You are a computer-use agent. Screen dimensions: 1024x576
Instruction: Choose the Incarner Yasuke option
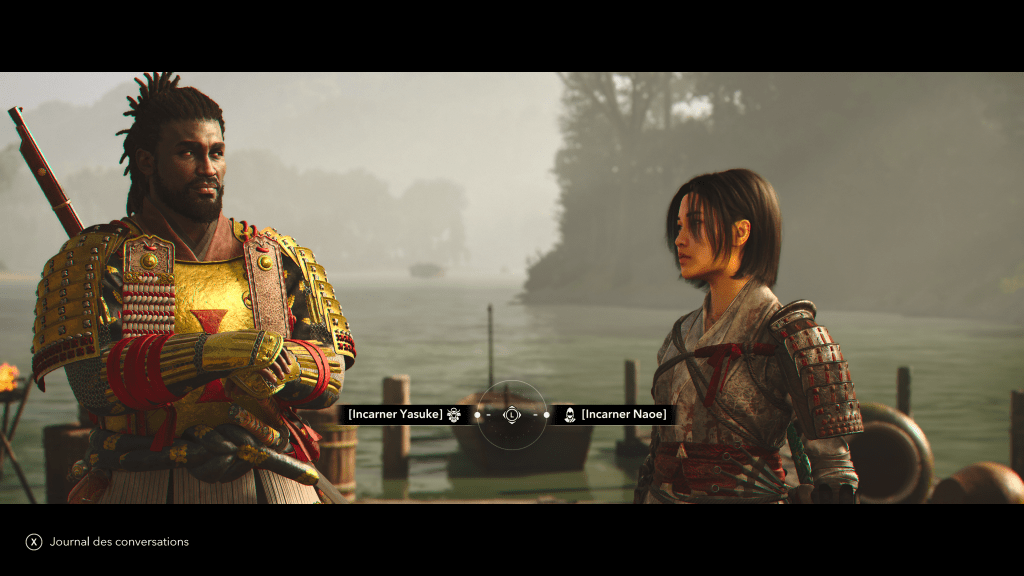[396, 414]
